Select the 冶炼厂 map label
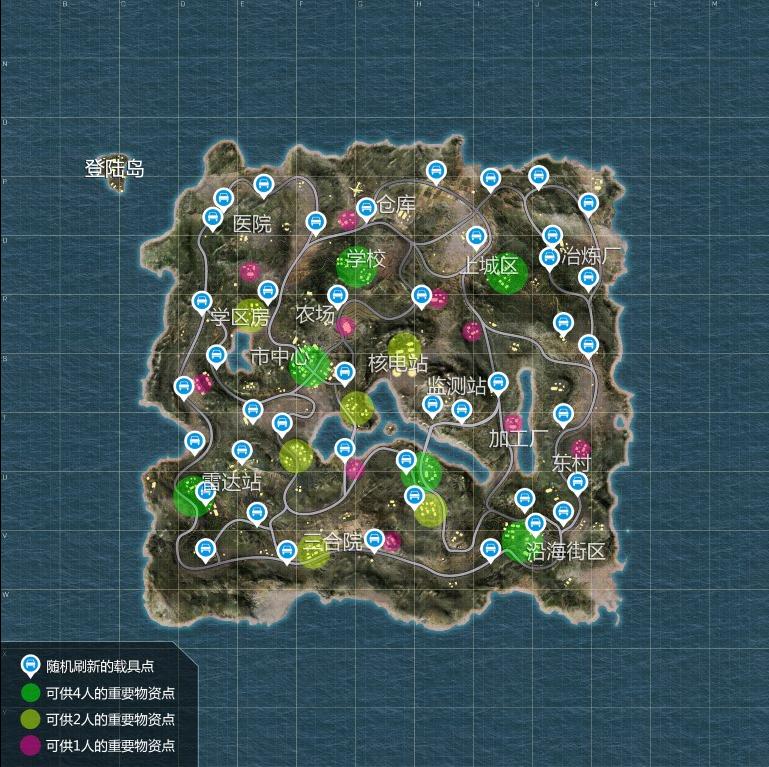Screen dimensions: 769x767 (591, 254)
